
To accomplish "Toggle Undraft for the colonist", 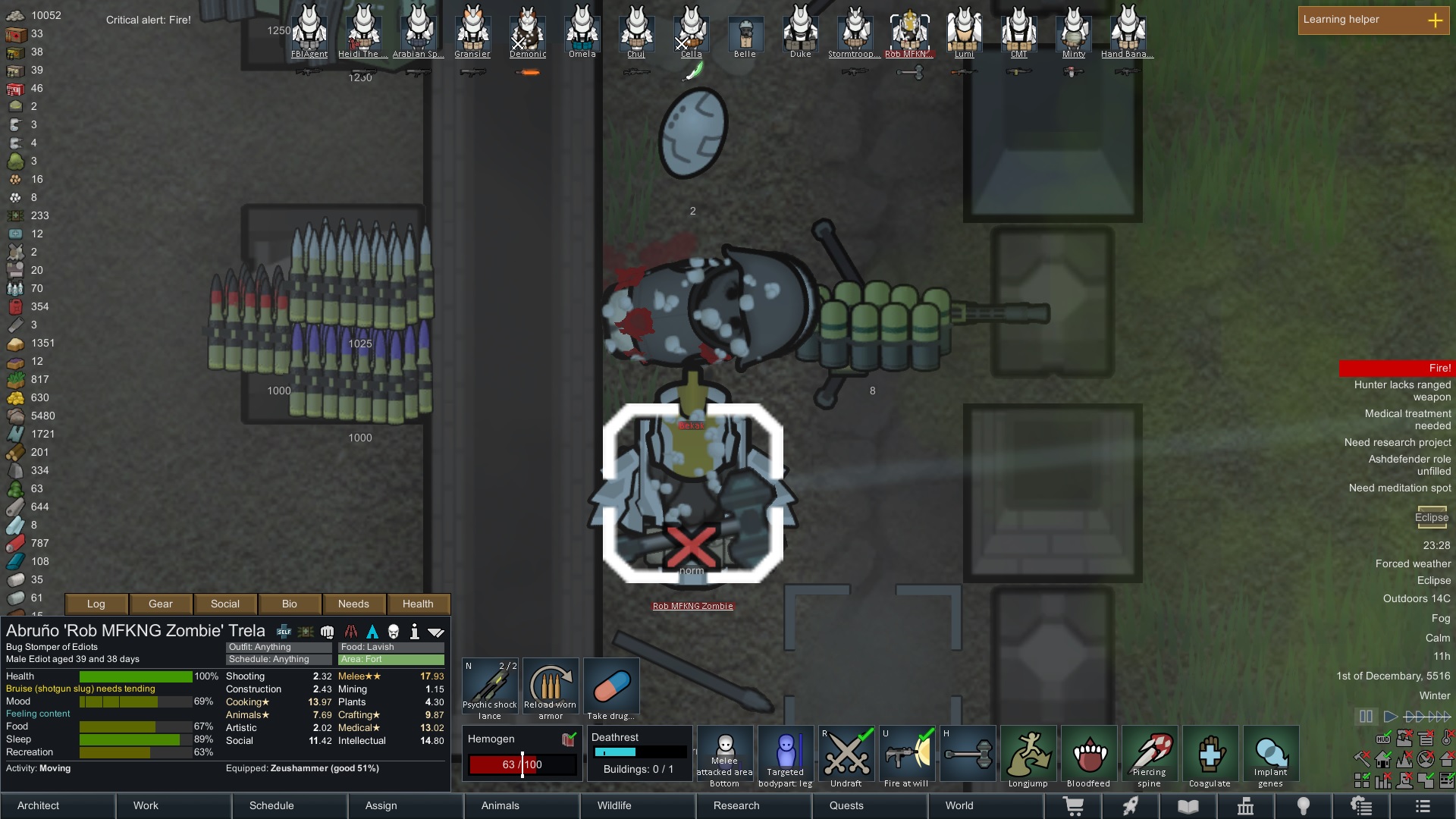I will 846,757.
